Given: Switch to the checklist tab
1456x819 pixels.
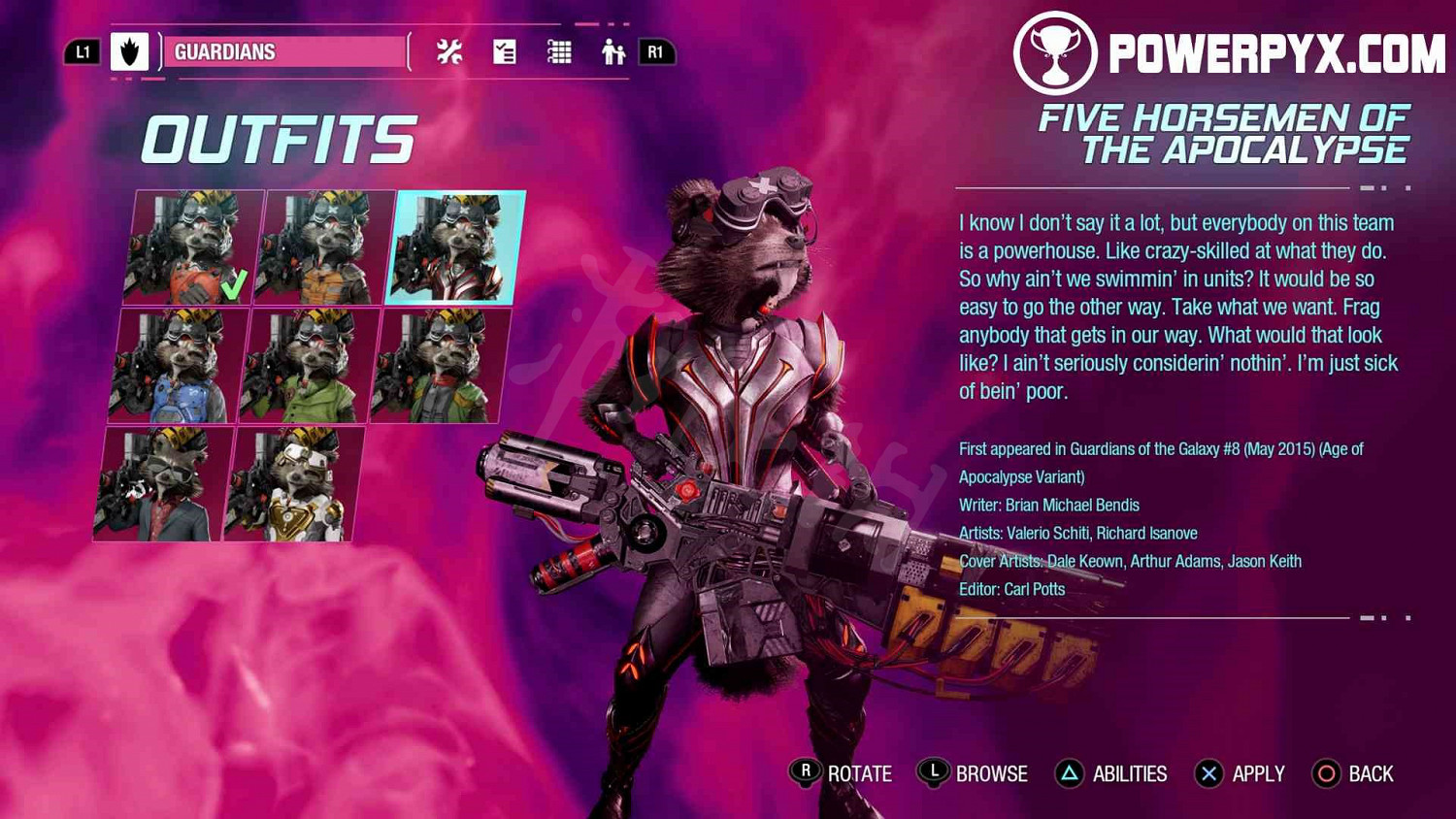Looking at the screenshot, I should 505,52.
